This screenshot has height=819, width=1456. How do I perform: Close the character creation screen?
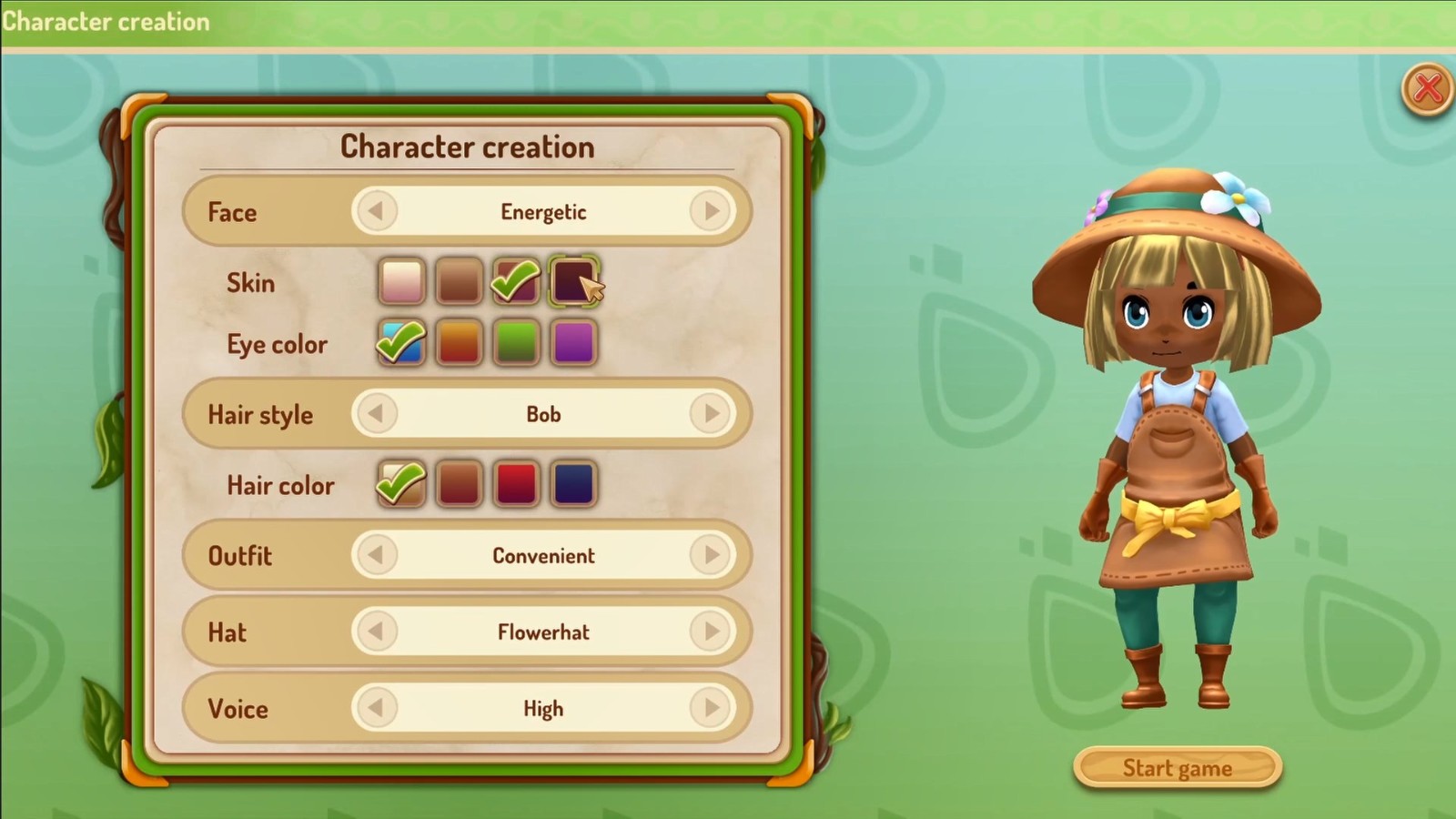[1426, 89]
